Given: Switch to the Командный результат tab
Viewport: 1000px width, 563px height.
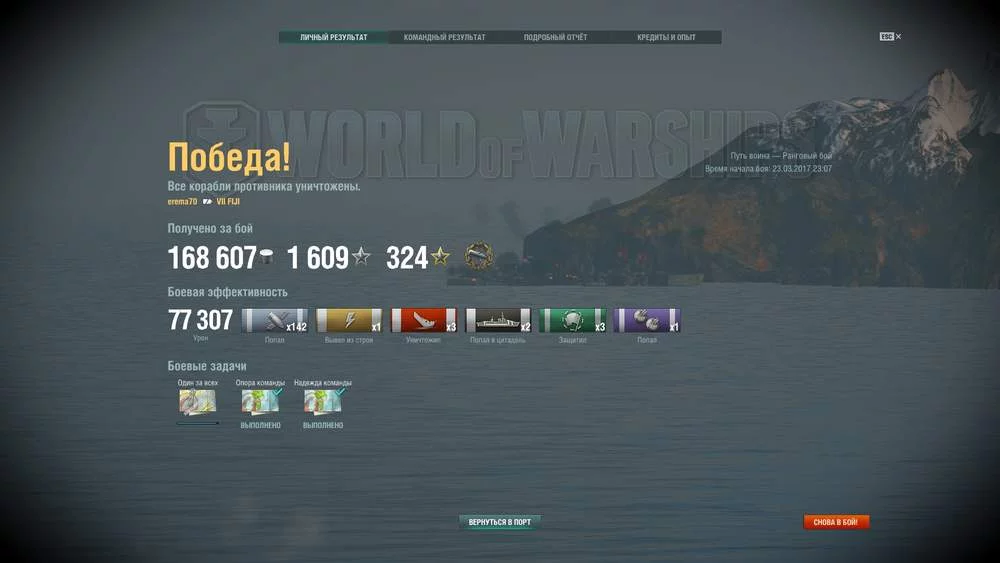Looking at the screenshot, I should coord(444,38).
